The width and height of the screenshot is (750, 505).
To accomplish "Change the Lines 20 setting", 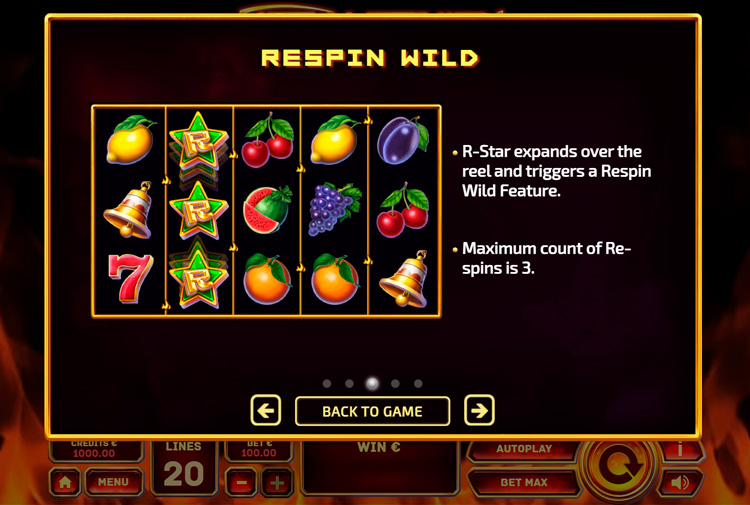I will 184,466.
